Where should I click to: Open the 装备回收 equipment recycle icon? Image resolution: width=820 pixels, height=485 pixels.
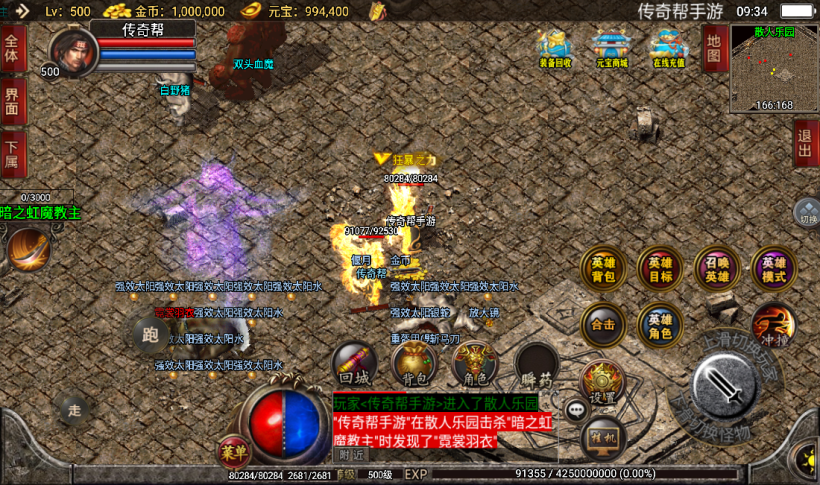pos(554,49)
